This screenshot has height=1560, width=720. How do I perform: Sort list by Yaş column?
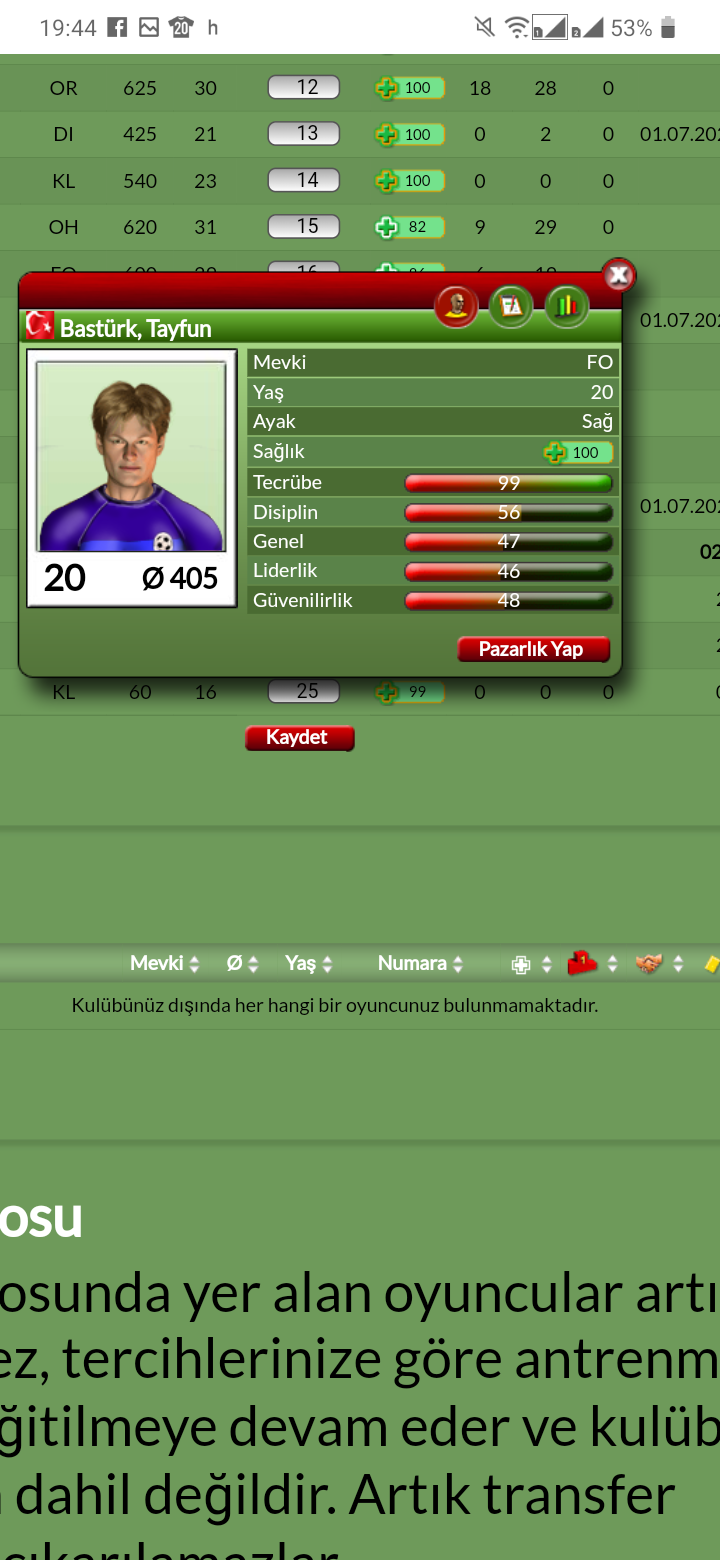[308, 964]
